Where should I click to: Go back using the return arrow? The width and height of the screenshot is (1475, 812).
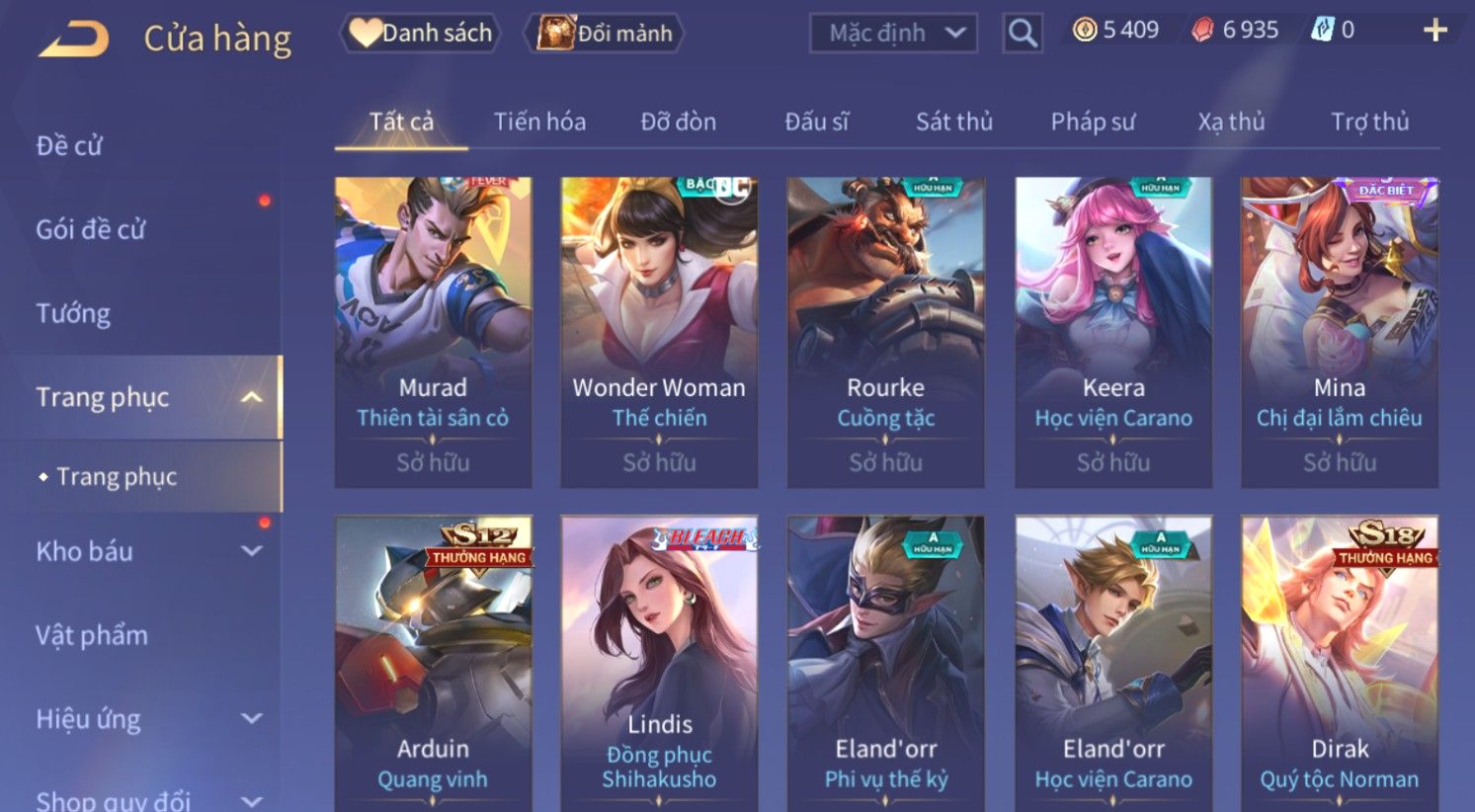73,39
